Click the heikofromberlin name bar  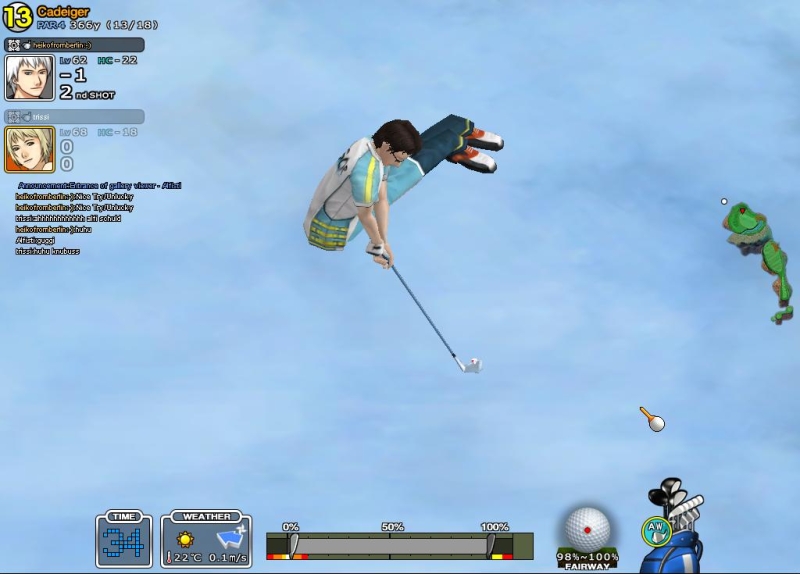coord(75,45)
